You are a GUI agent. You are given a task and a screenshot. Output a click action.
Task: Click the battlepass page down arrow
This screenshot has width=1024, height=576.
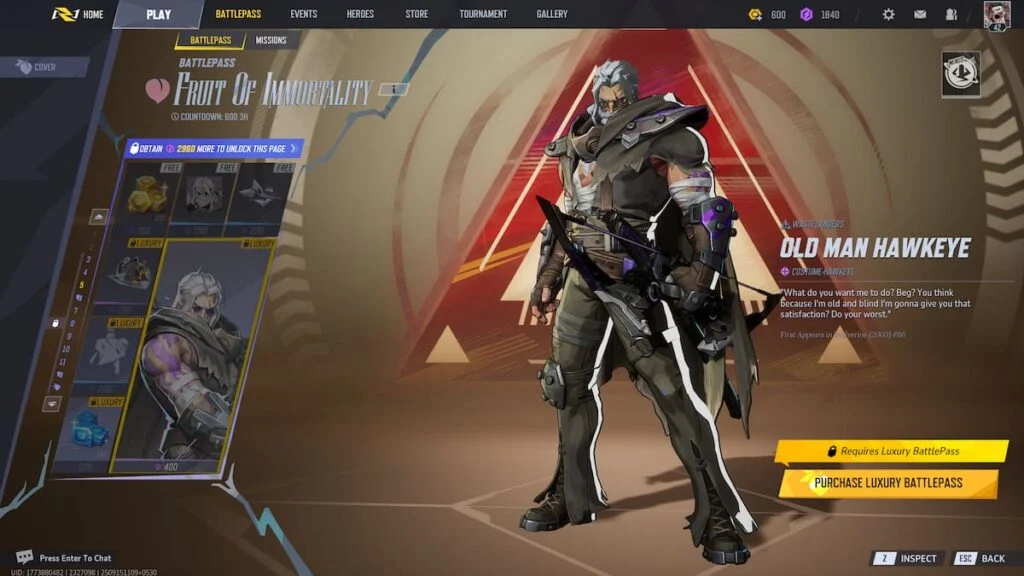pos(52,404)
